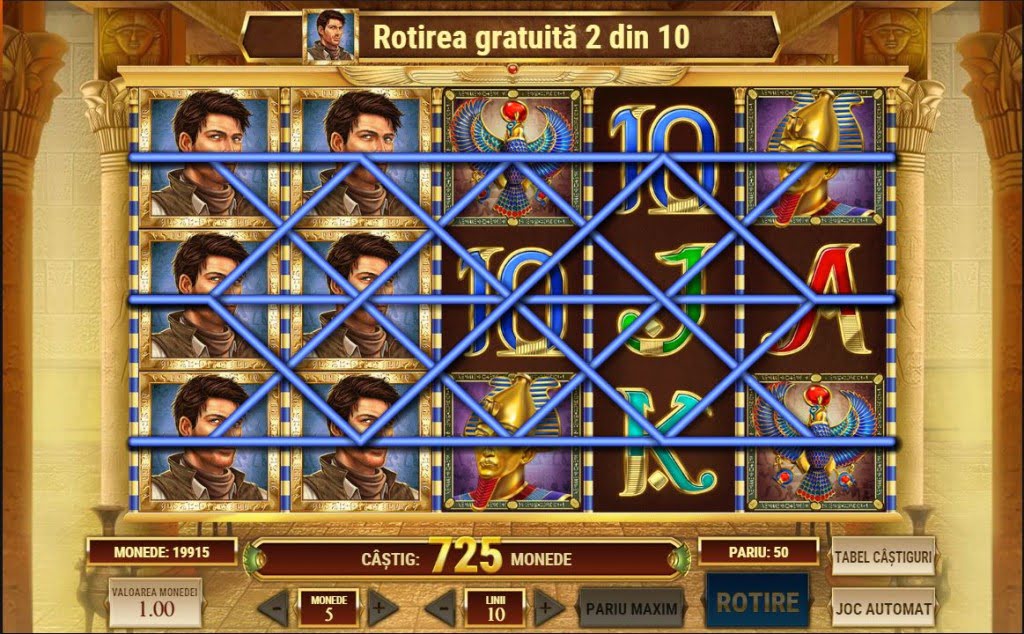
Task: Reduce the number of LINII paylines
Action: (440, 608)
